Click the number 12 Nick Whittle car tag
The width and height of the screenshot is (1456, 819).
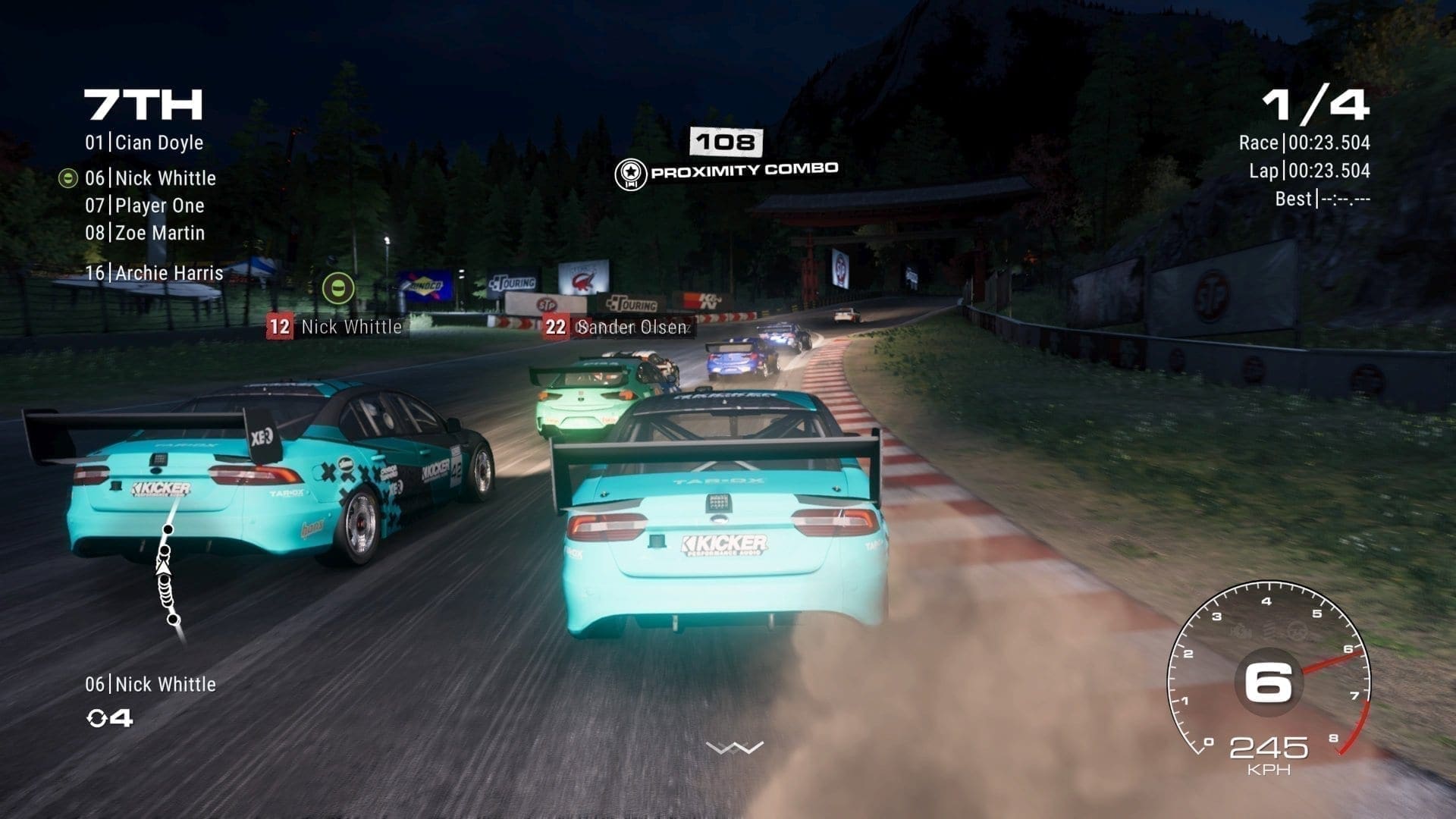point(335,327)
